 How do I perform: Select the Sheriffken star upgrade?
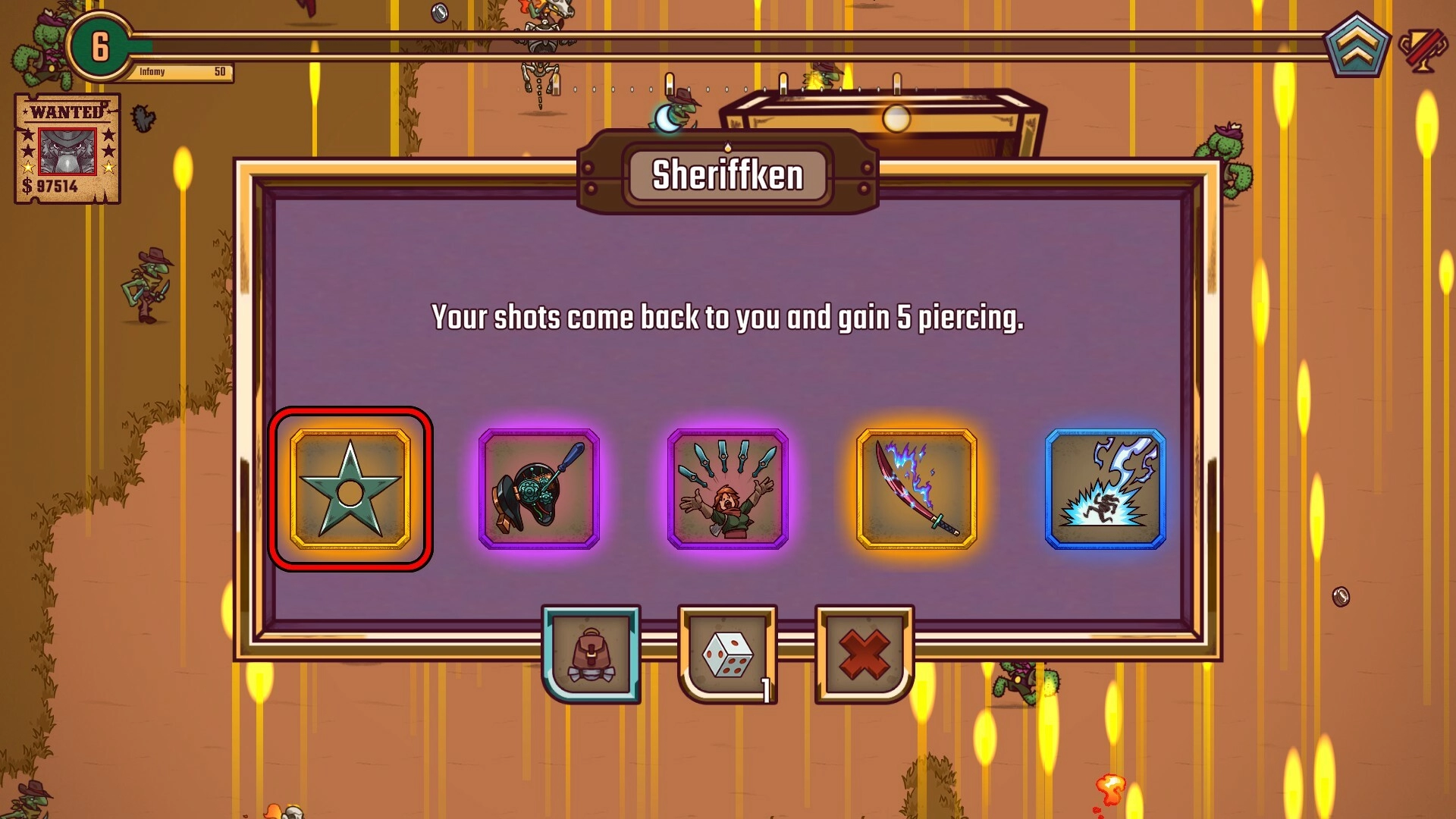(350, 489)
